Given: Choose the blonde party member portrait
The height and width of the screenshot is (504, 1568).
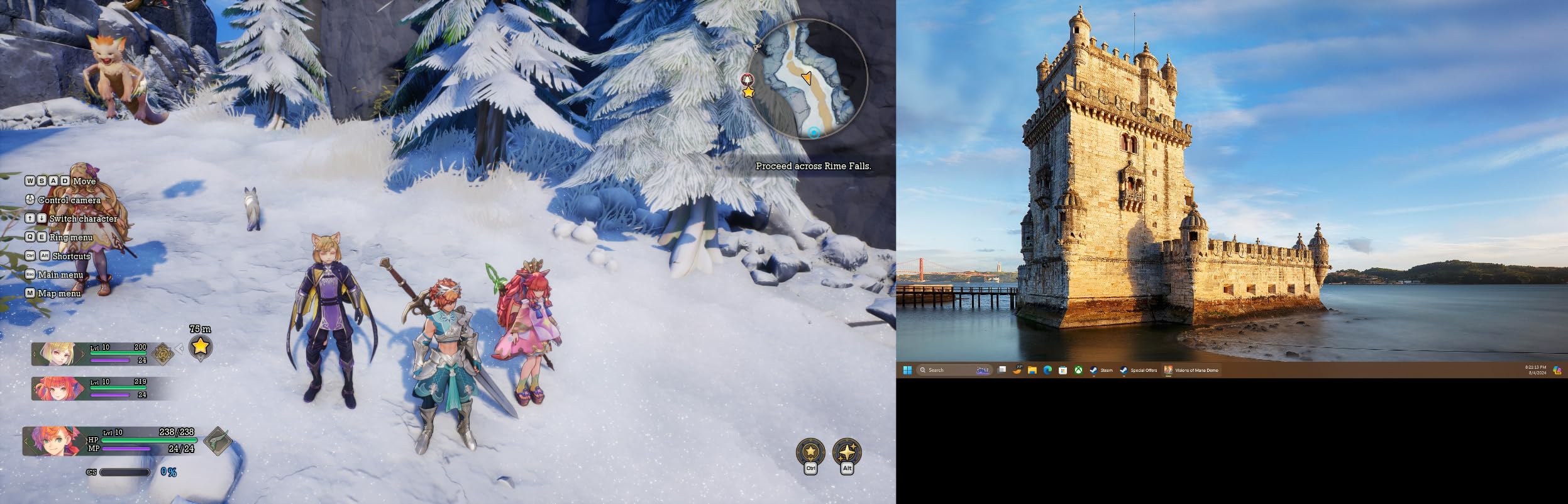Looking at the screenshot, I should click(55, 354).
